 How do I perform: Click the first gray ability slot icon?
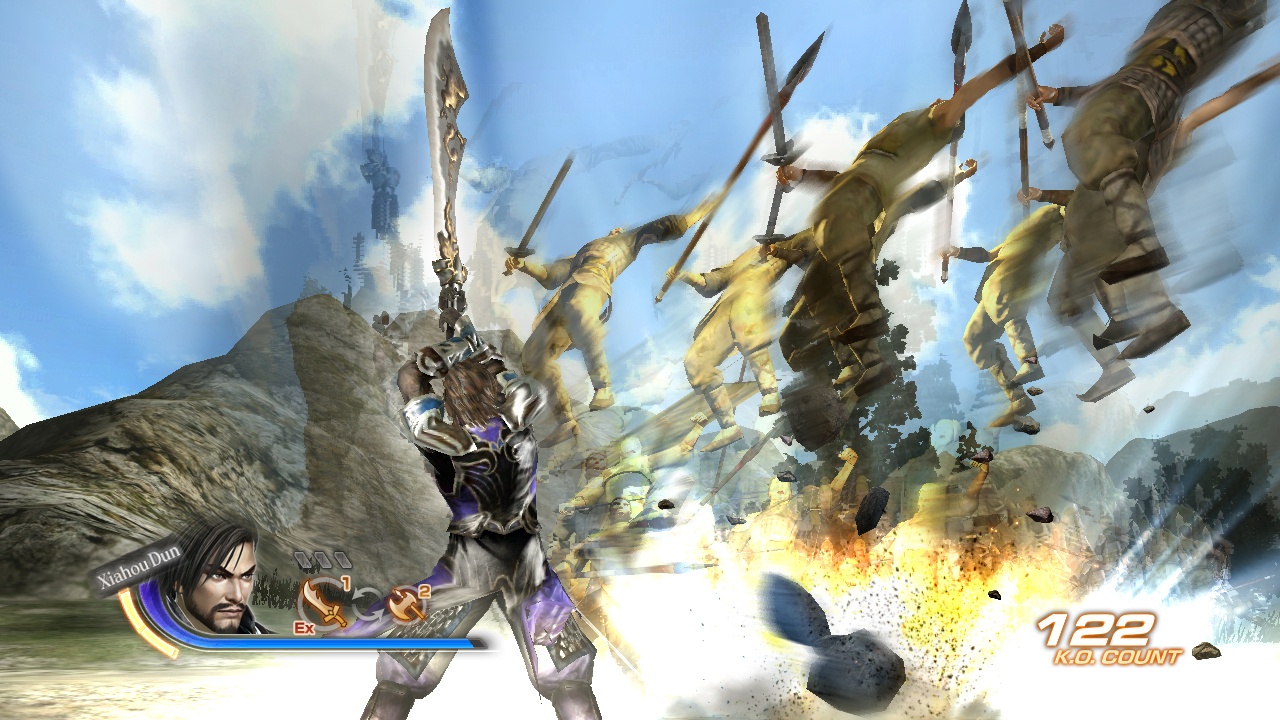pos(303,560)
